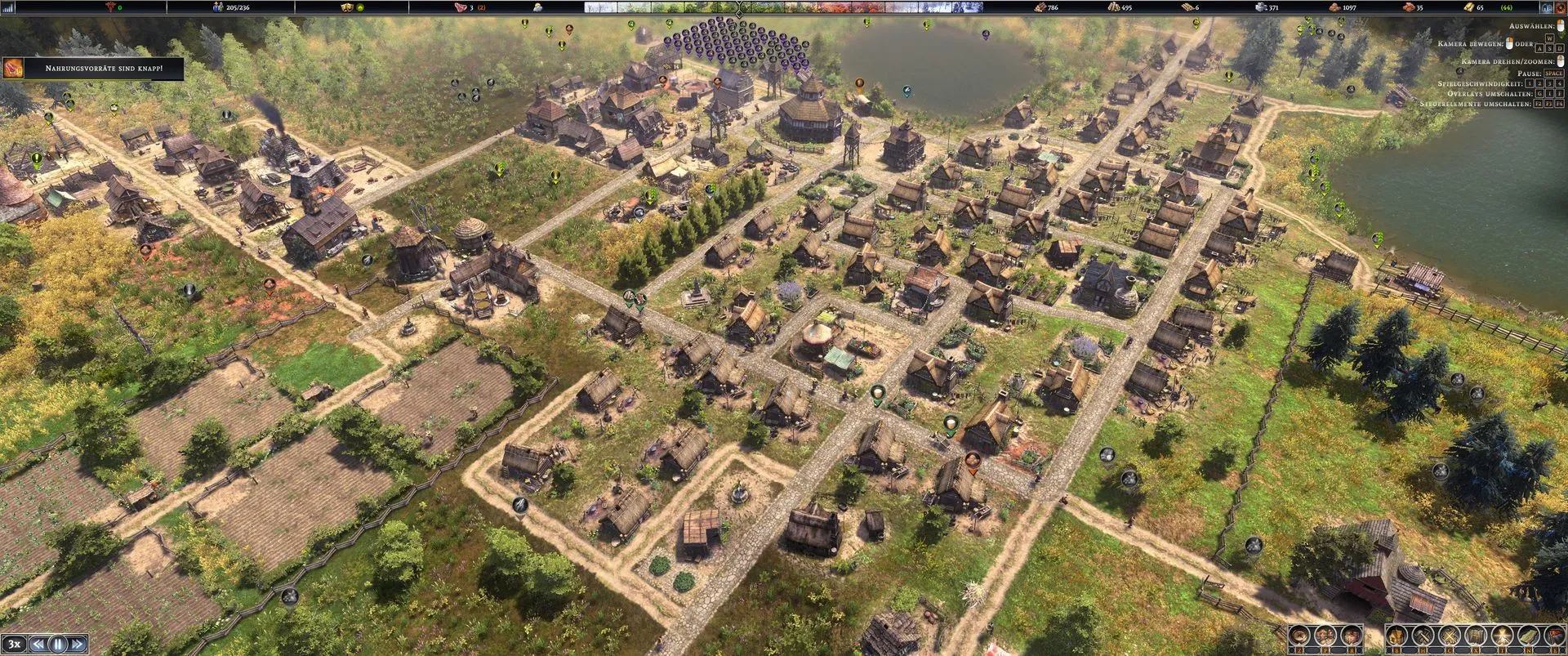Screen dimensions: 1568x656
Task: Select the wooden fence build icon
Action: coord(1475,636)
